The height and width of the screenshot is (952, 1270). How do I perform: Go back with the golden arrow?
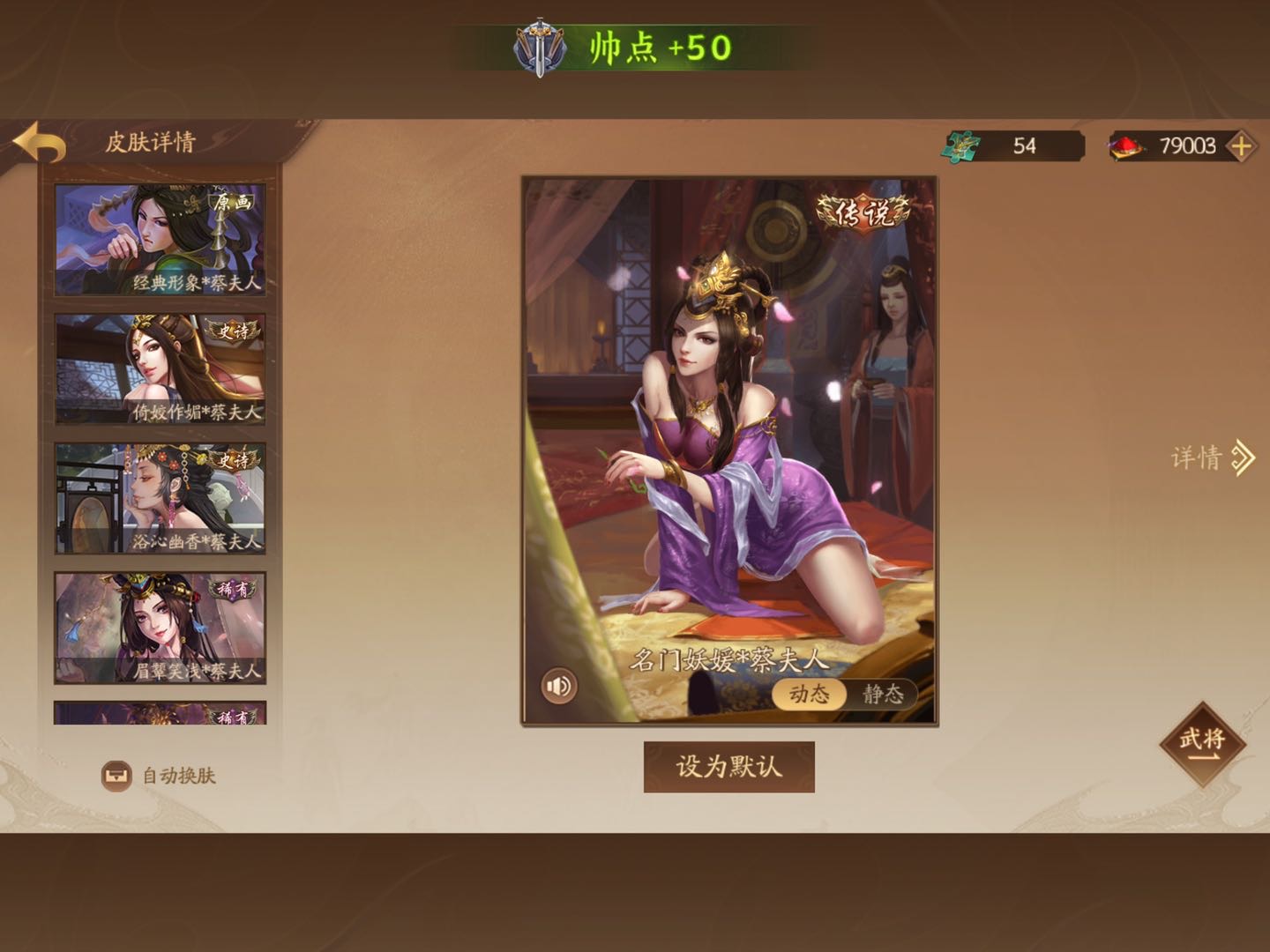(40, 143)
